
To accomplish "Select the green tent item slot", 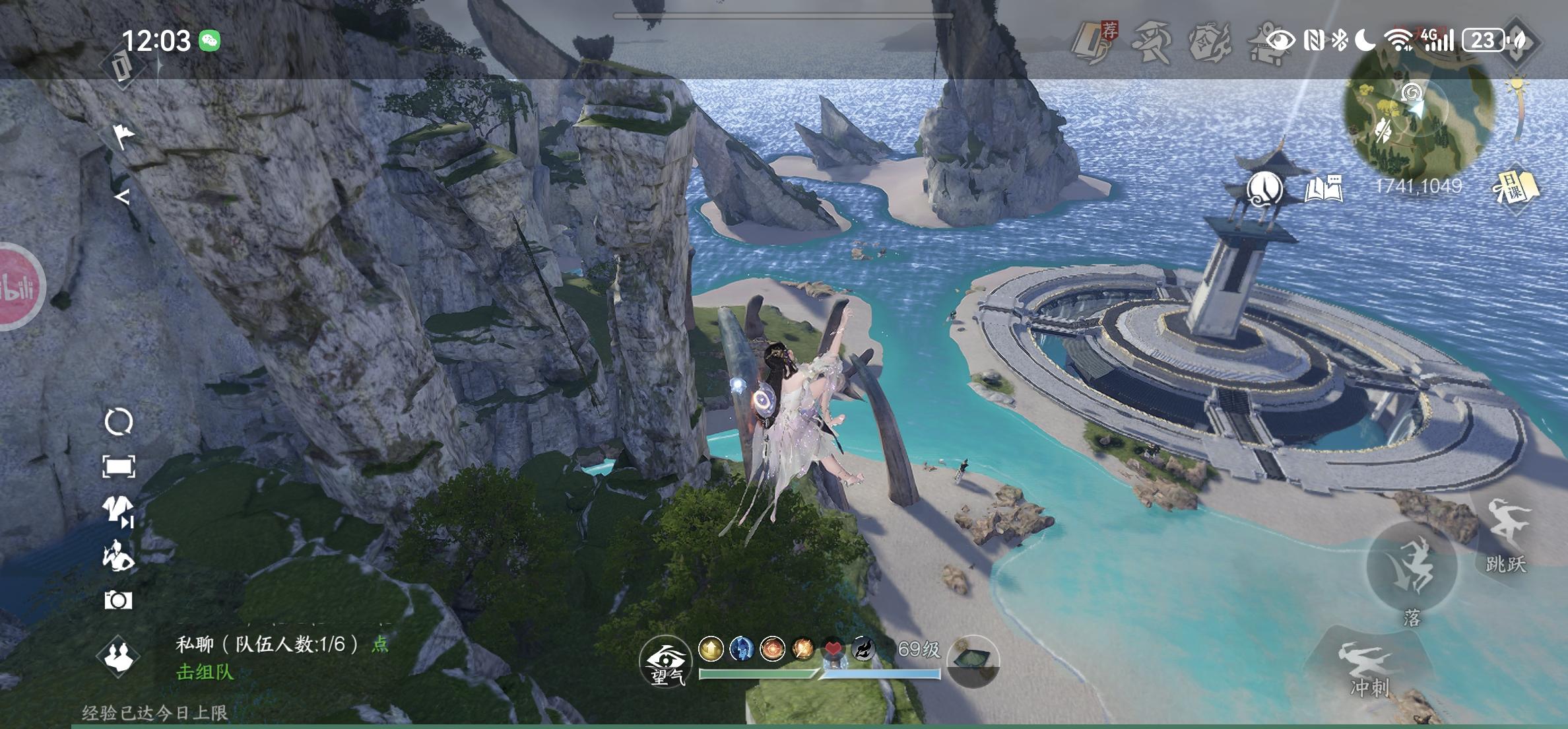I will [972, 660].
